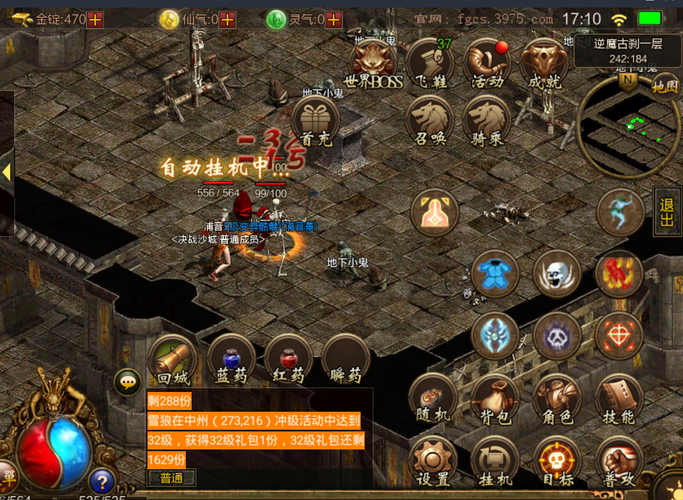Viewport: 683px width, 500px height.
Task: Open the 背包 backpack
Action: pos(494,400)
